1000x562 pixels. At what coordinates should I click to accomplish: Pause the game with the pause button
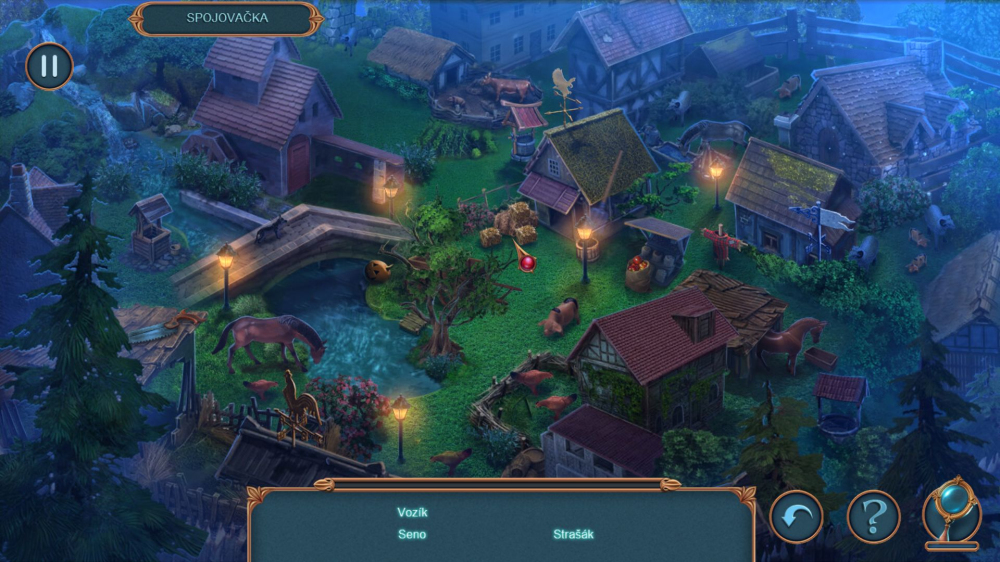48,66
